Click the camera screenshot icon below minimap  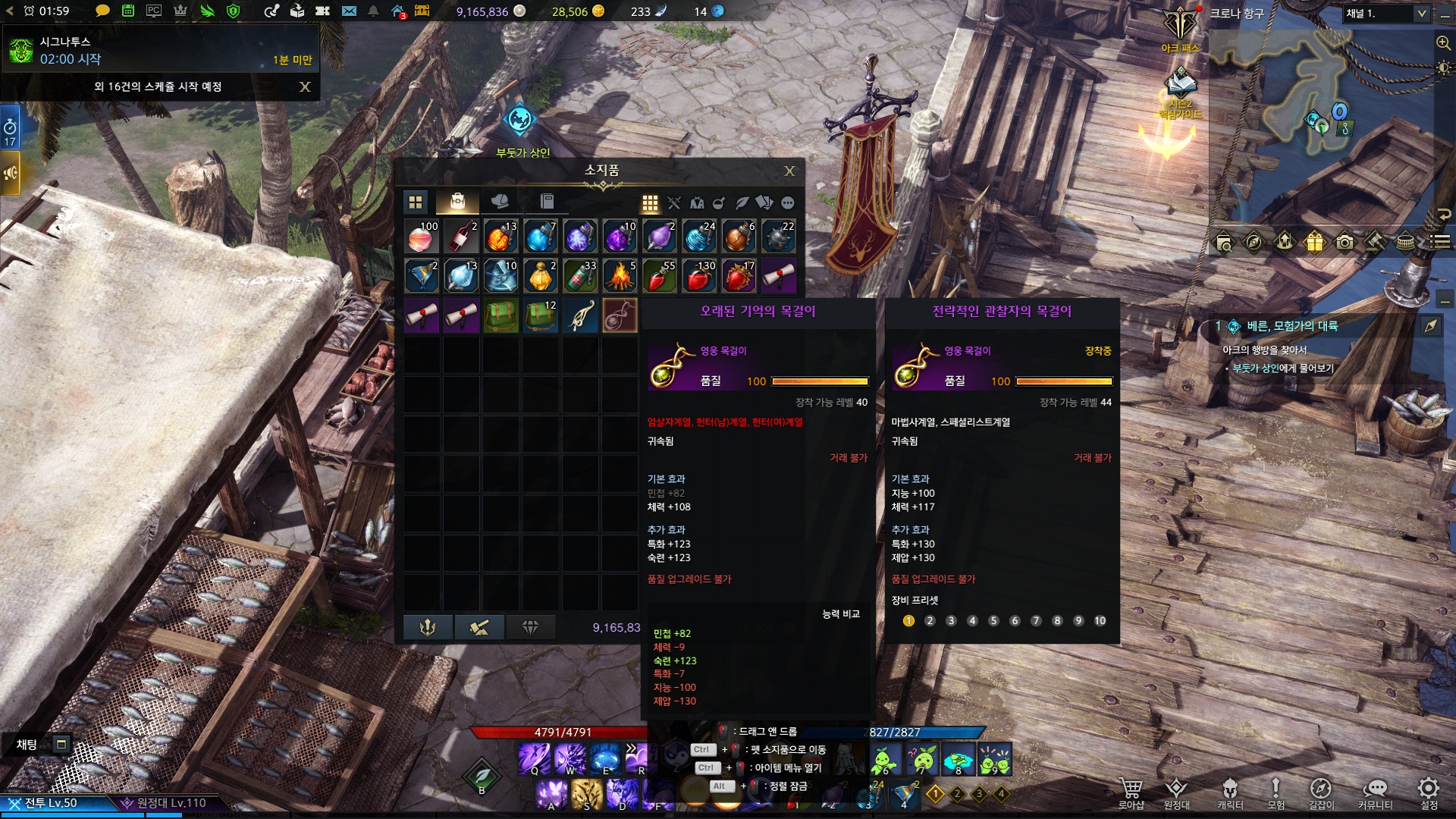click(1345, 243)
